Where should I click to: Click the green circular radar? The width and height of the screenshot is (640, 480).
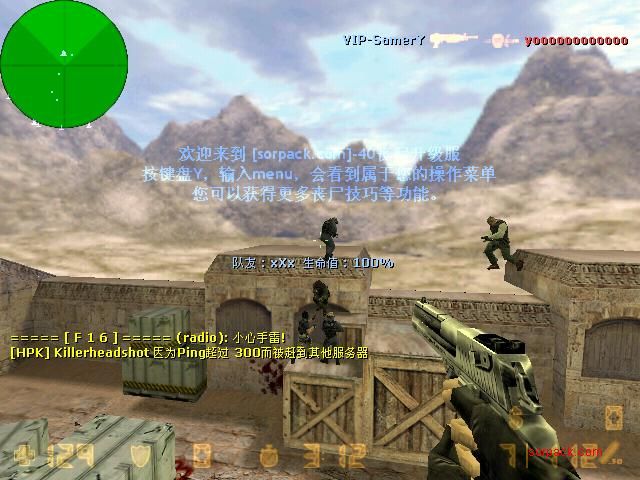click(x=64, y=64)
